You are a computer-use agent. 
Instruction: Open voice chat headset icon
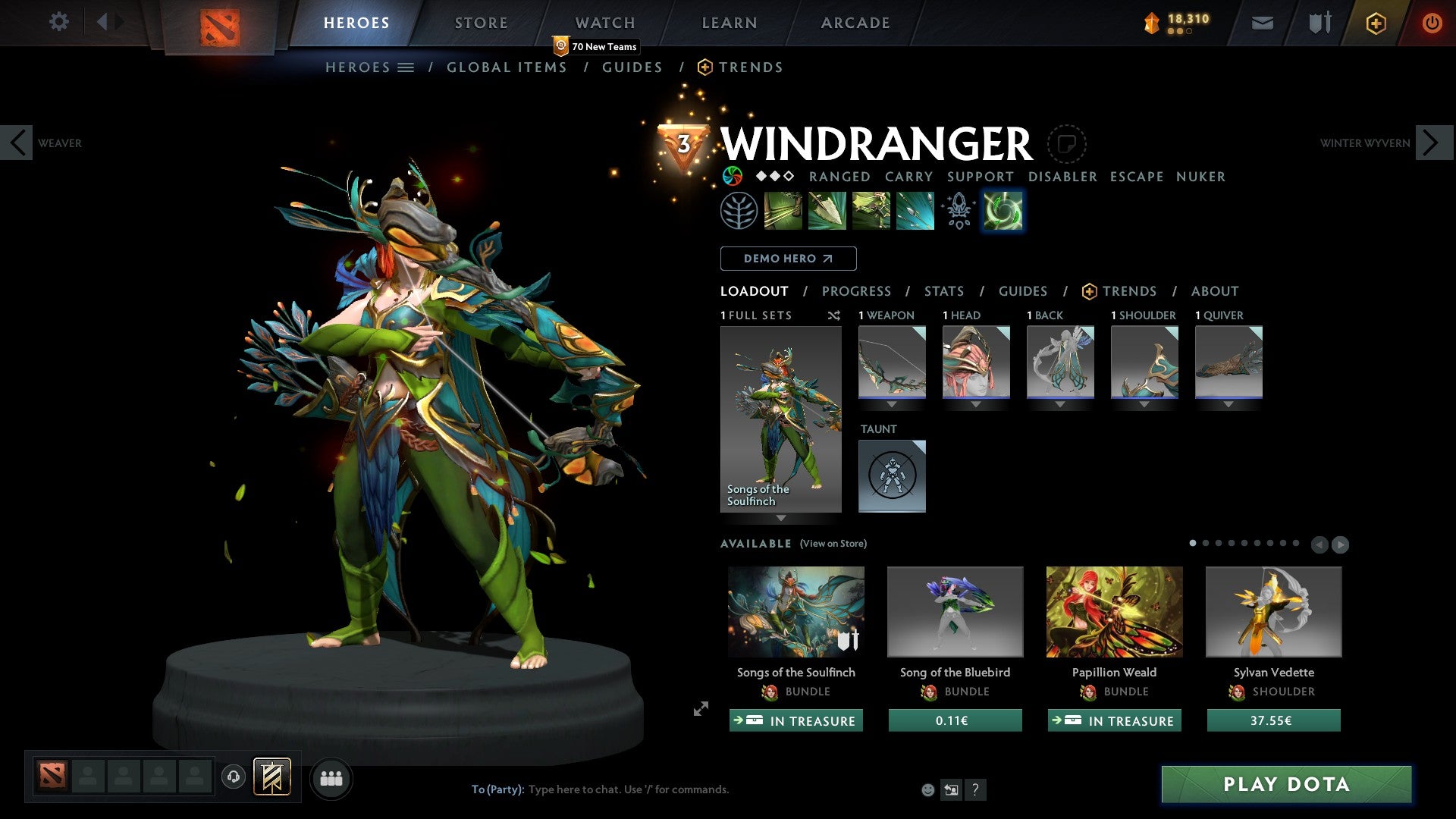(233, 778)
